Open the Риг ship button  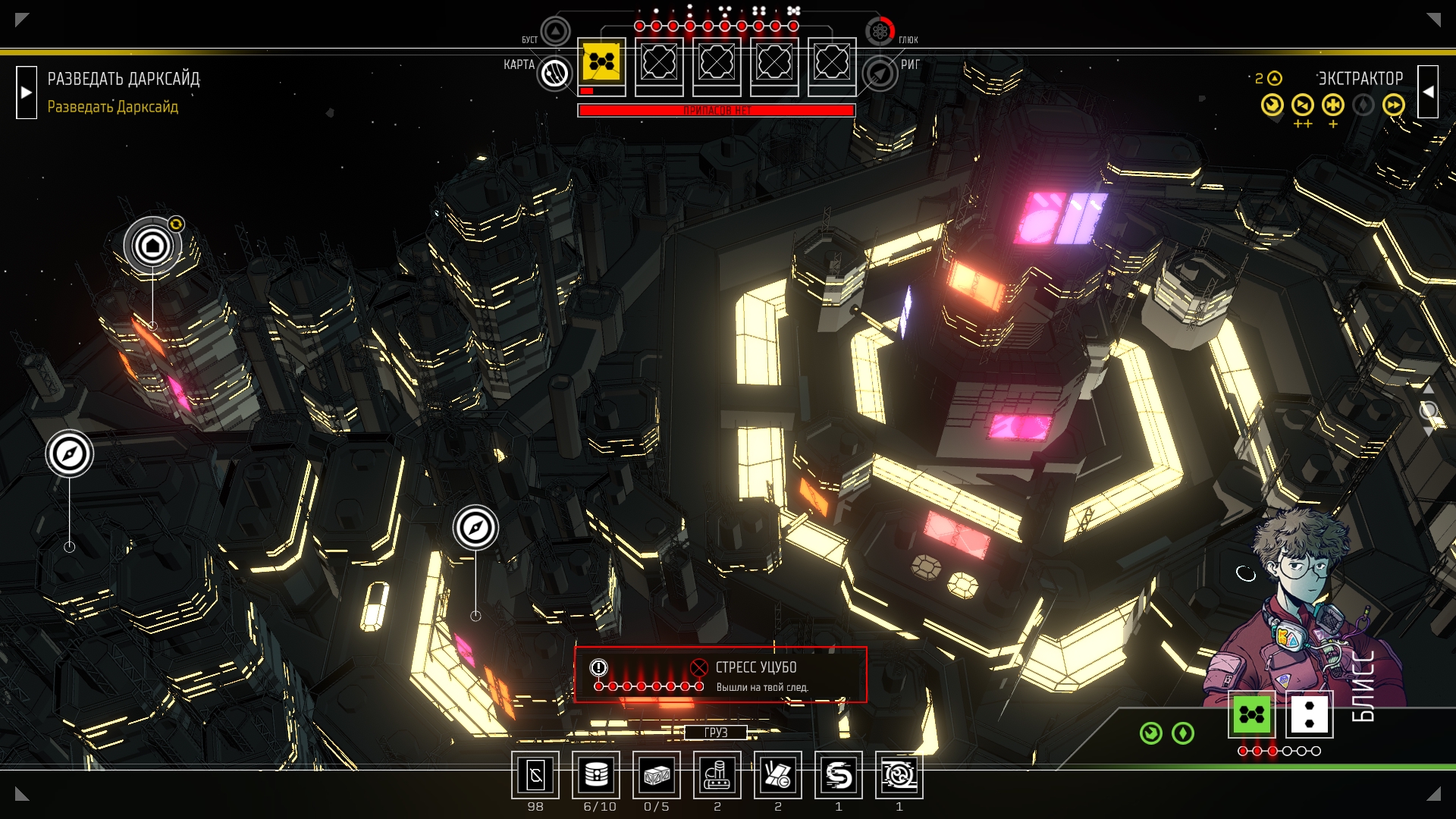[880, 74]
